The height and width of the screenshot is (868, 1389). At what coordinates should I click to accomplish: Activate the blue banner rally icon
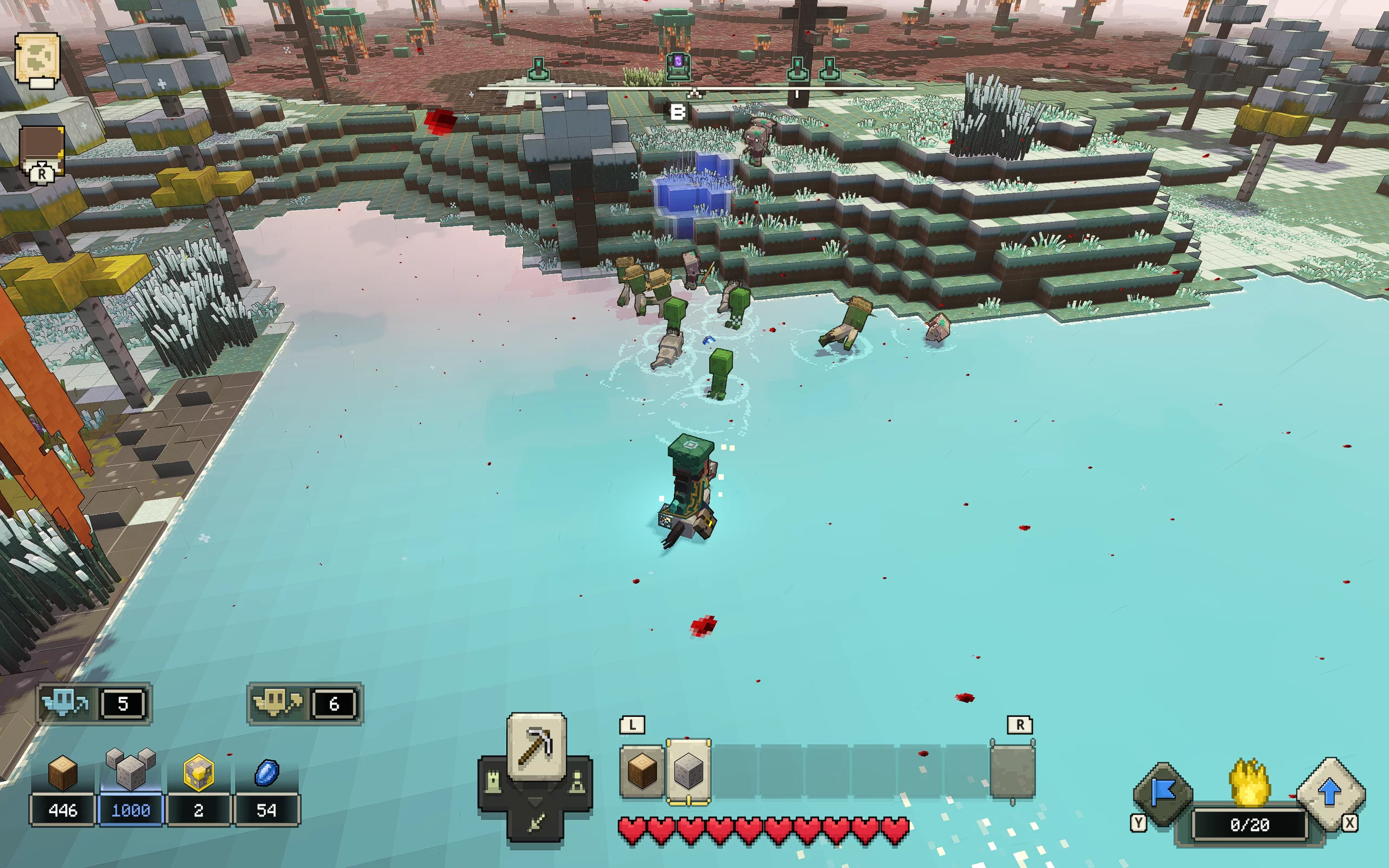[x=1163, y=793]
